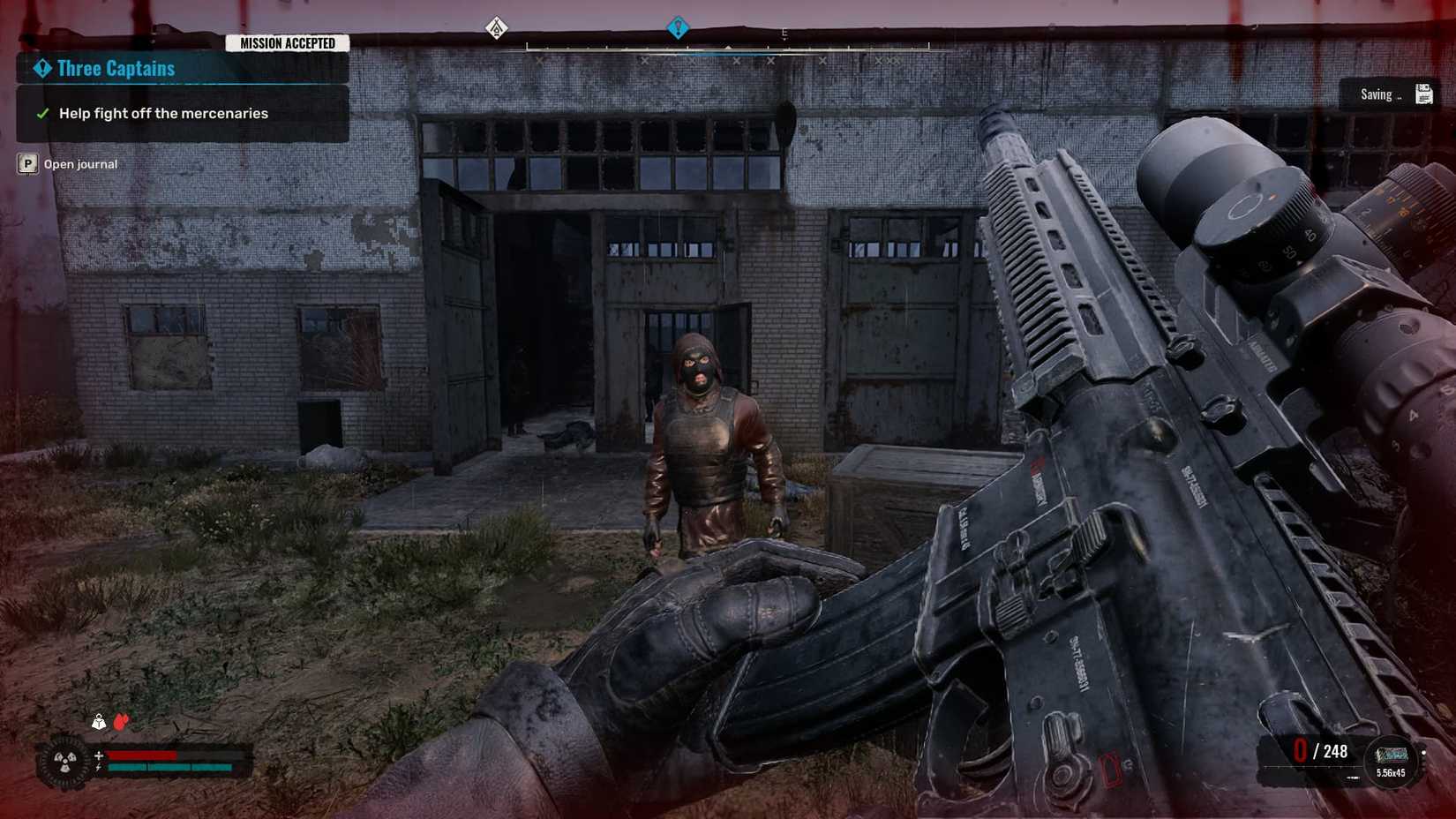This screenshot has width=1456, height=819.
Task: Click the radiation detector dial icon
Action: [x=64, y=763]
